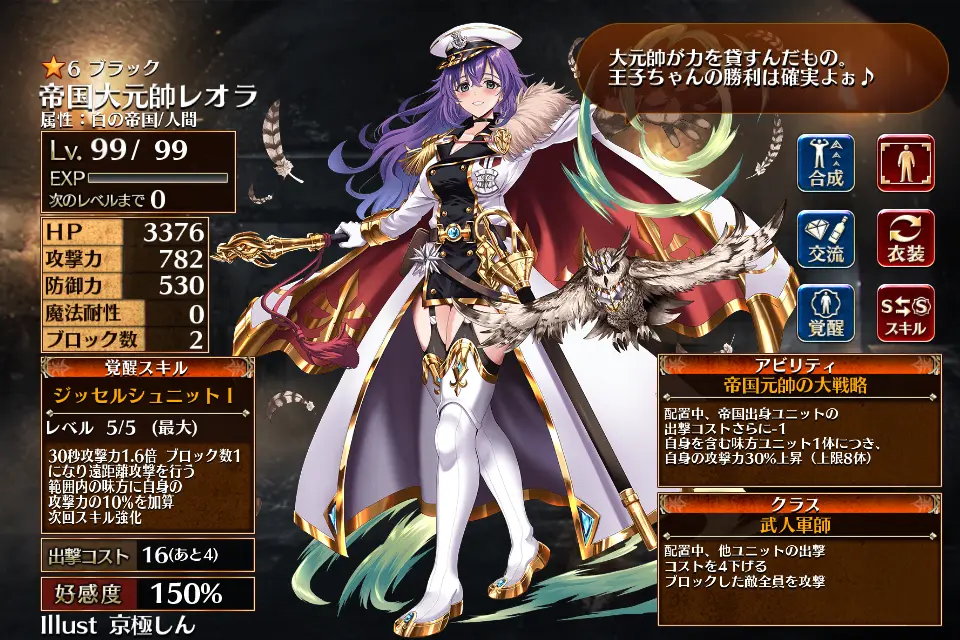Open the 交流 (interaction) screen
960x640 pixels.
pyautogui.click(x=826, y=239)
